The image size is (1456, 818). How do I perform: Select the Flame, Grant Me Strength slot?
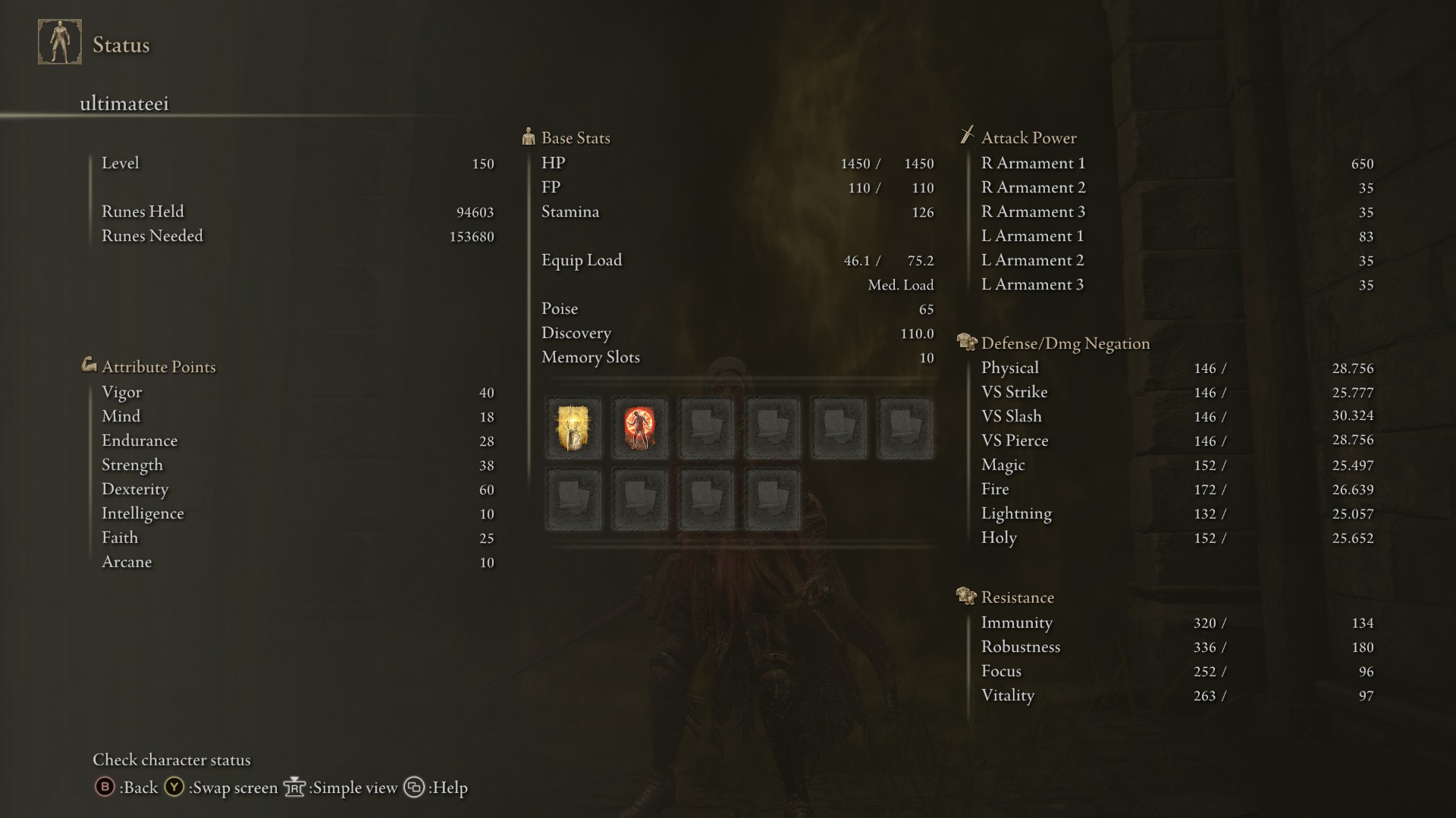639,428
